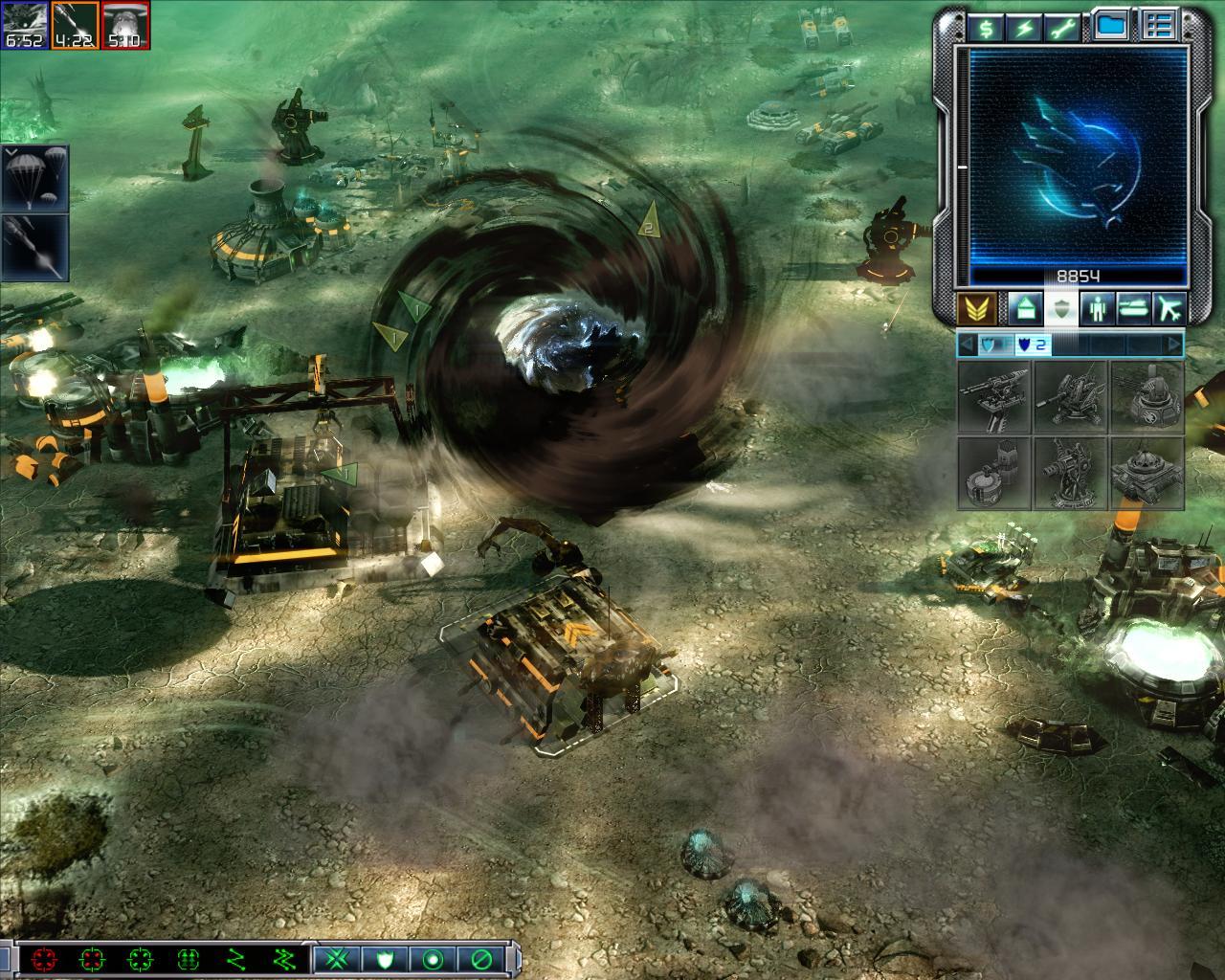Click the radar display with the GDI eagle
Viewport: 1225px width, 980px height.
click(1079, 156)
